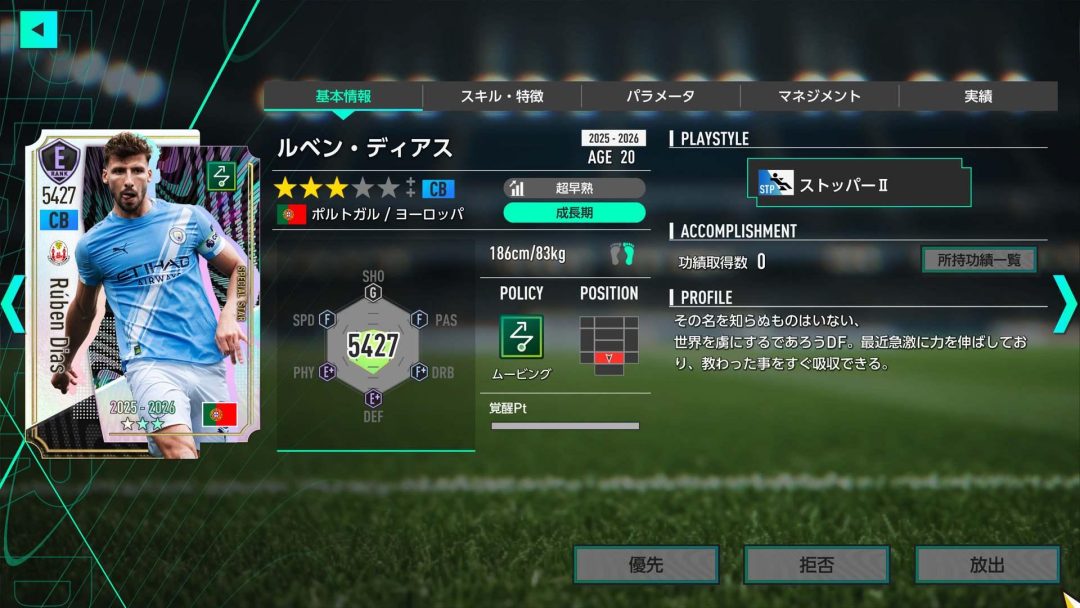Open the スキル・特徴 tab

coord(502,96)
